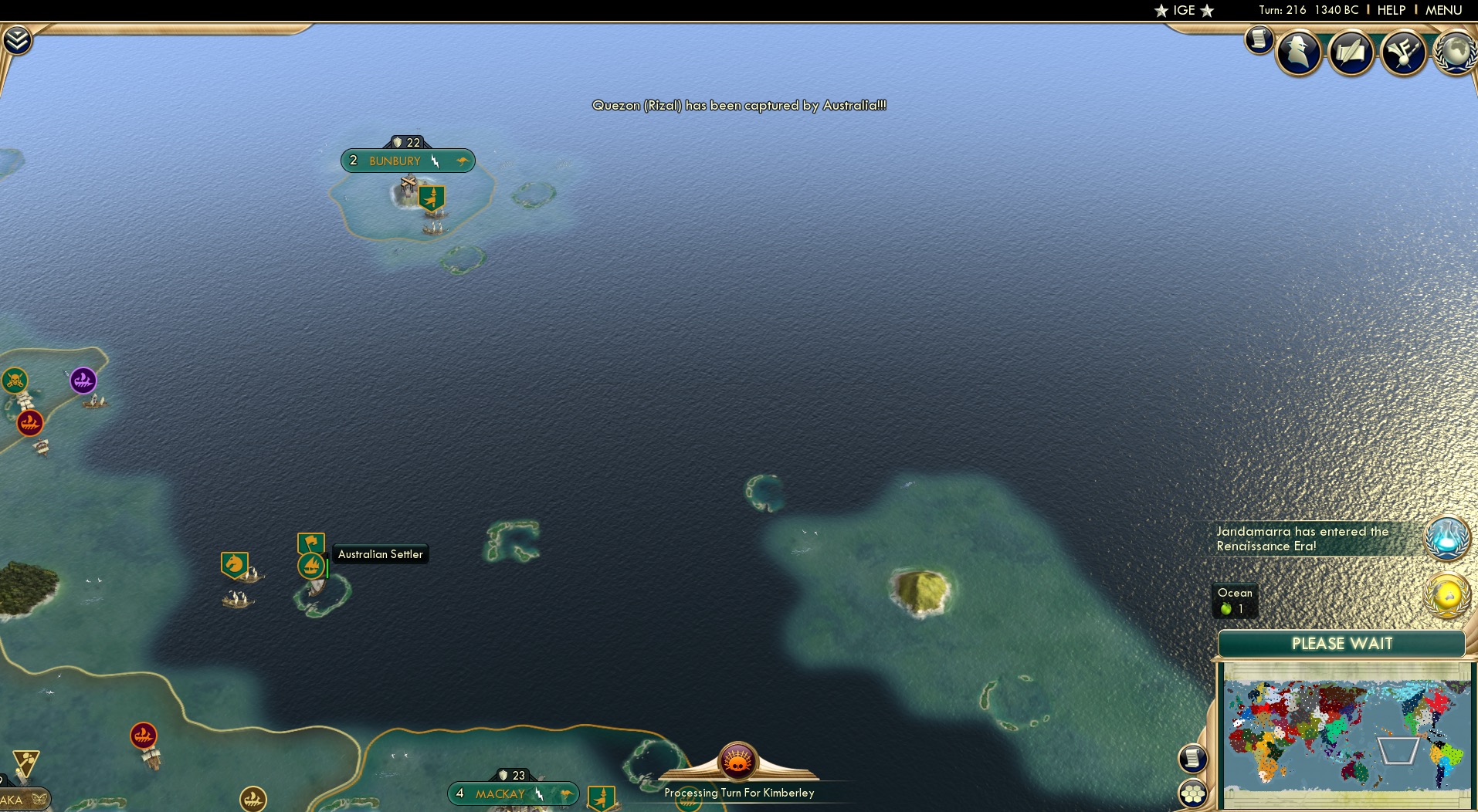Select the Bunbury city banner
Image resolution: width=1478 pixels, height=812 pixels.
408,161
